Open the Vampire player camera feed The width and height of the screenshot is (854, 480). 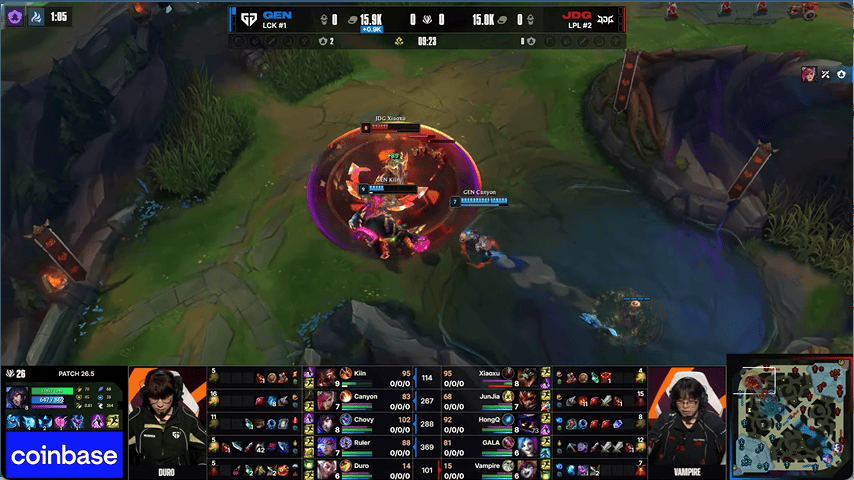coord(686,418)
